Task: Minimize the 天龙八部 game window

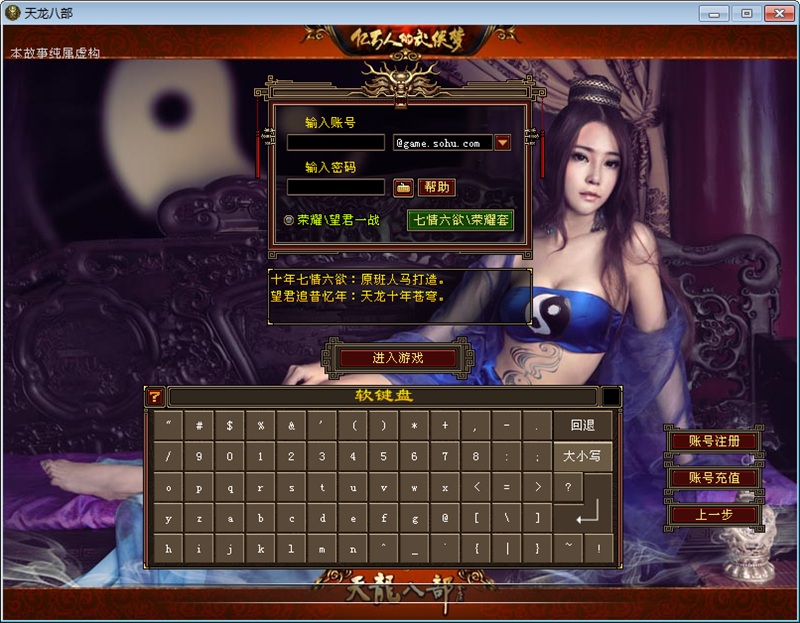Action: [713, 13]
